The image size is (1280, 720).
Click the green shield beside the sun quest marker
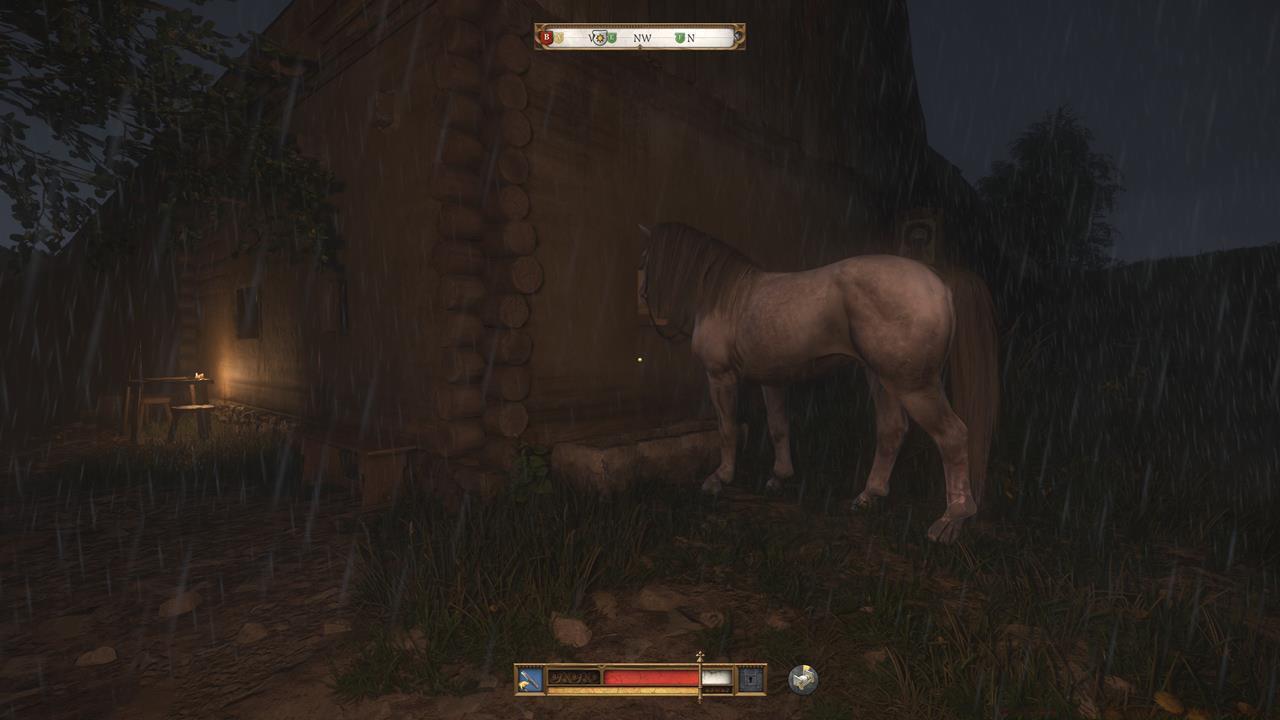click(x=612, y=38)
